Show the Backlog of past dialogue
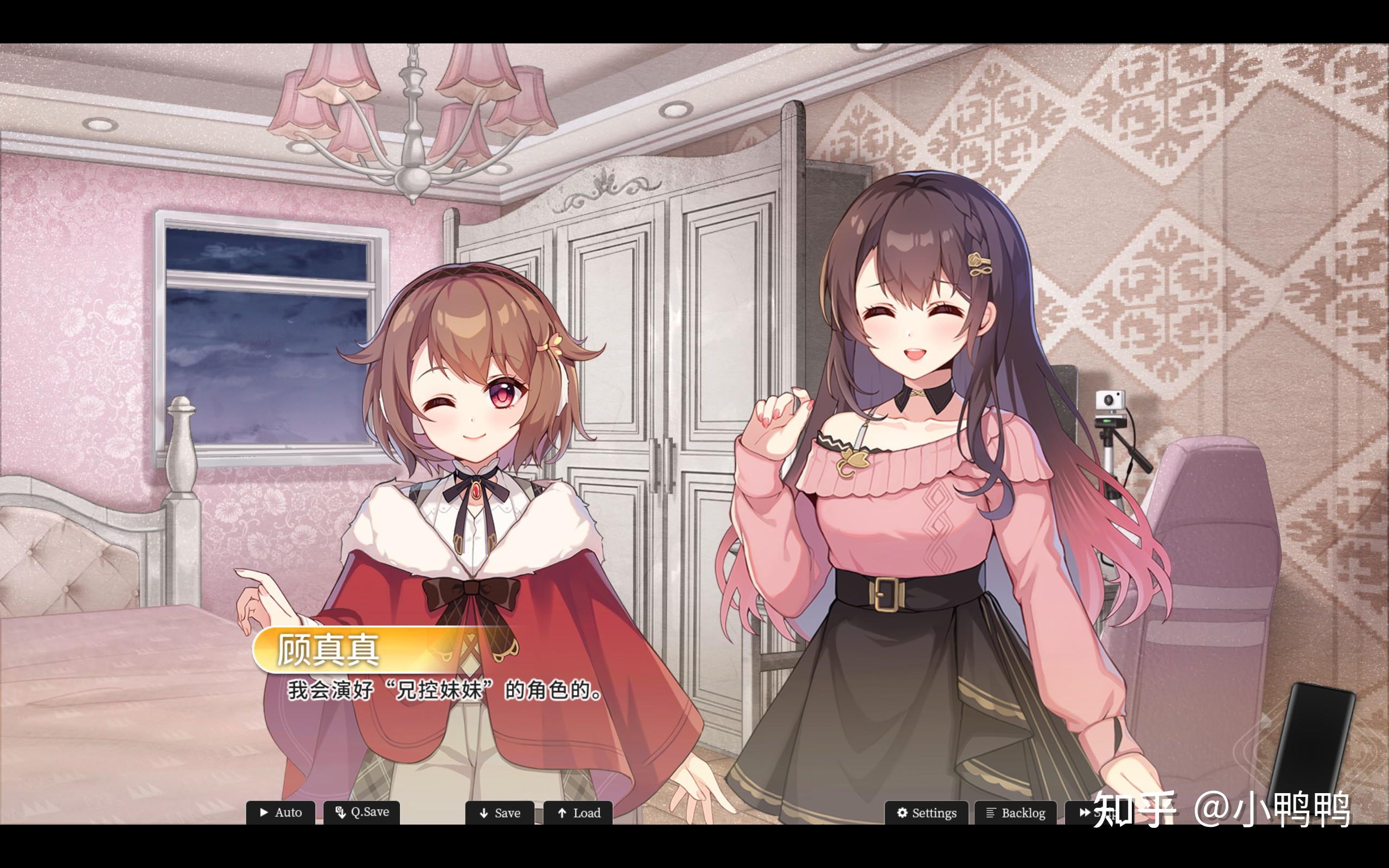 pyautogui.click(x=1015, y=813)
